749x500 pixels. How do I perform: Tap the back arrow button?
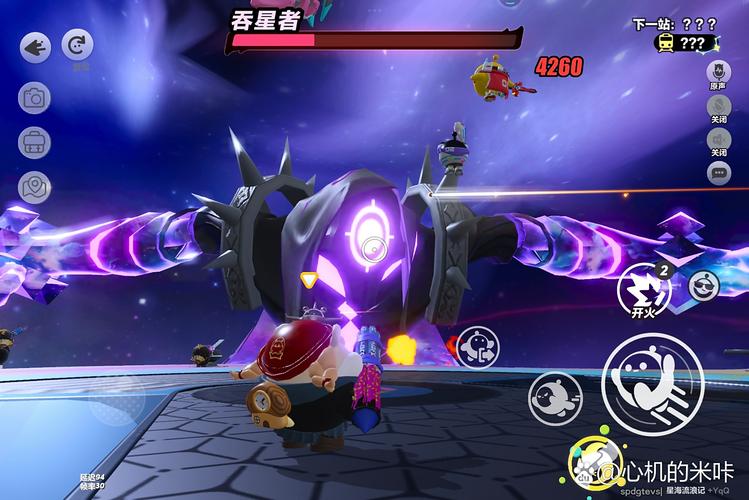click(x=35, y=47)
